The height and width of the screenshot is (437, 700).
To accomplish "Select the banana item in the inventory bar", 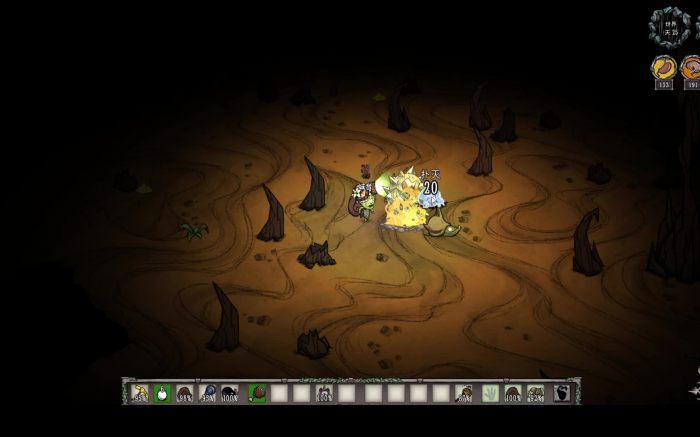I will coord(141,393).
